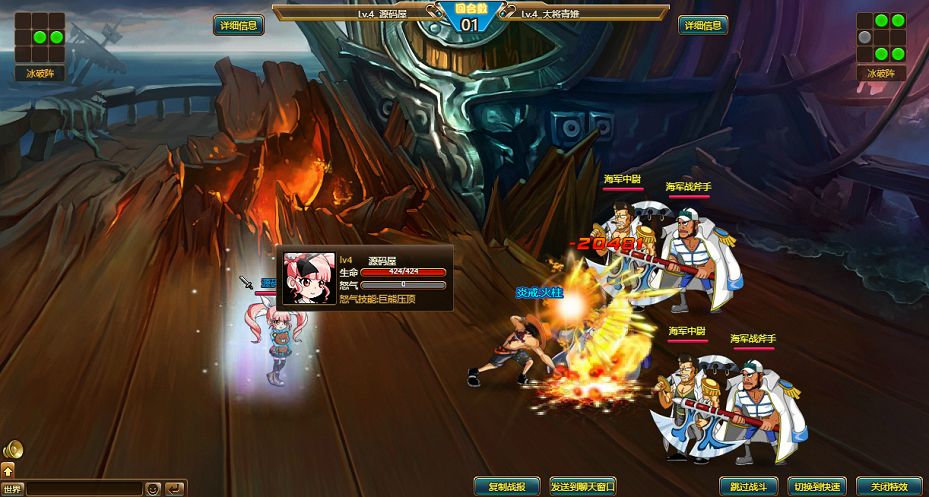
Task: Select the enemy team's formation grid
Action: click(881, 37)
